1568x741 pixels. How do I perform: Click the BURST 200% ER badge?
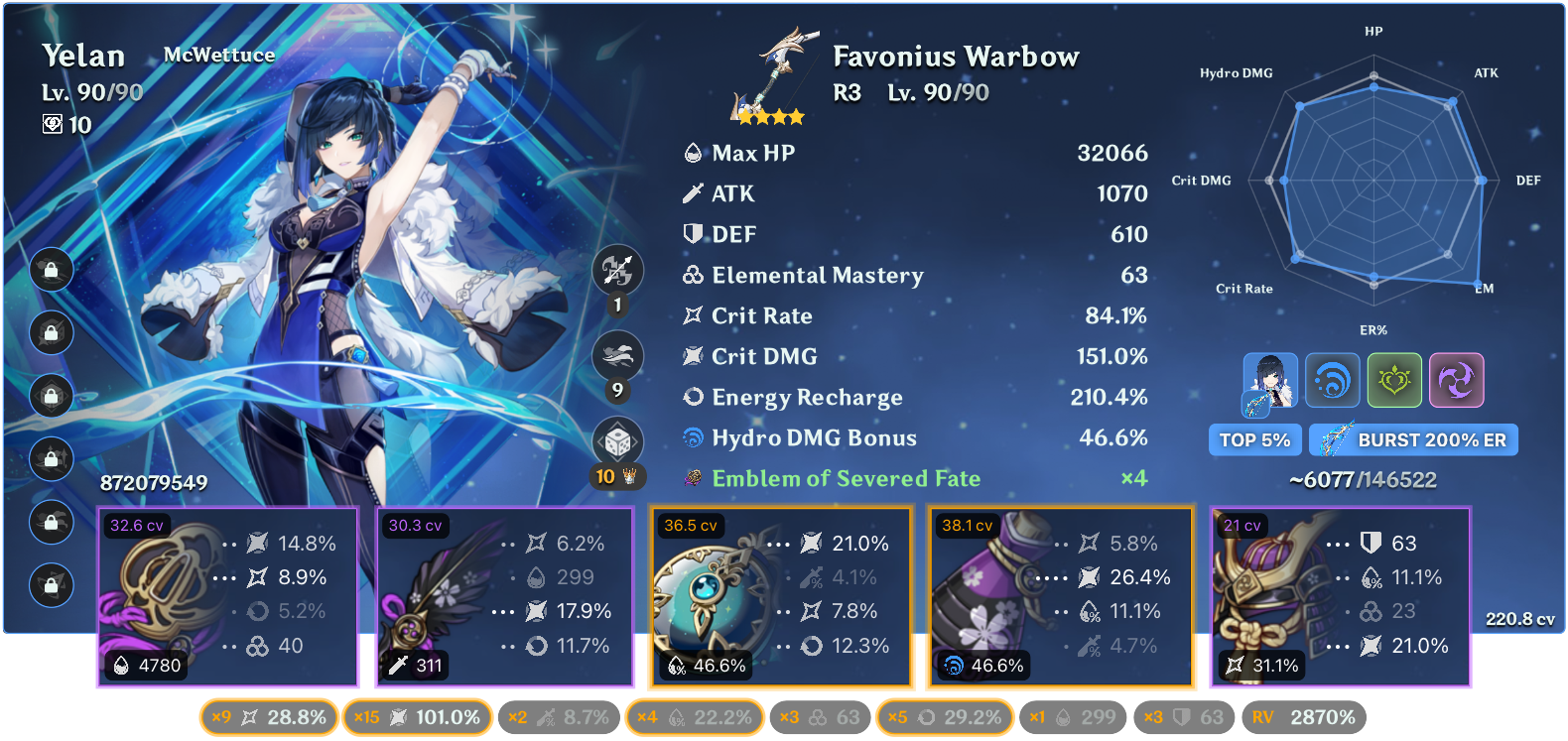pyautogui.click(x=1413, y=439)
